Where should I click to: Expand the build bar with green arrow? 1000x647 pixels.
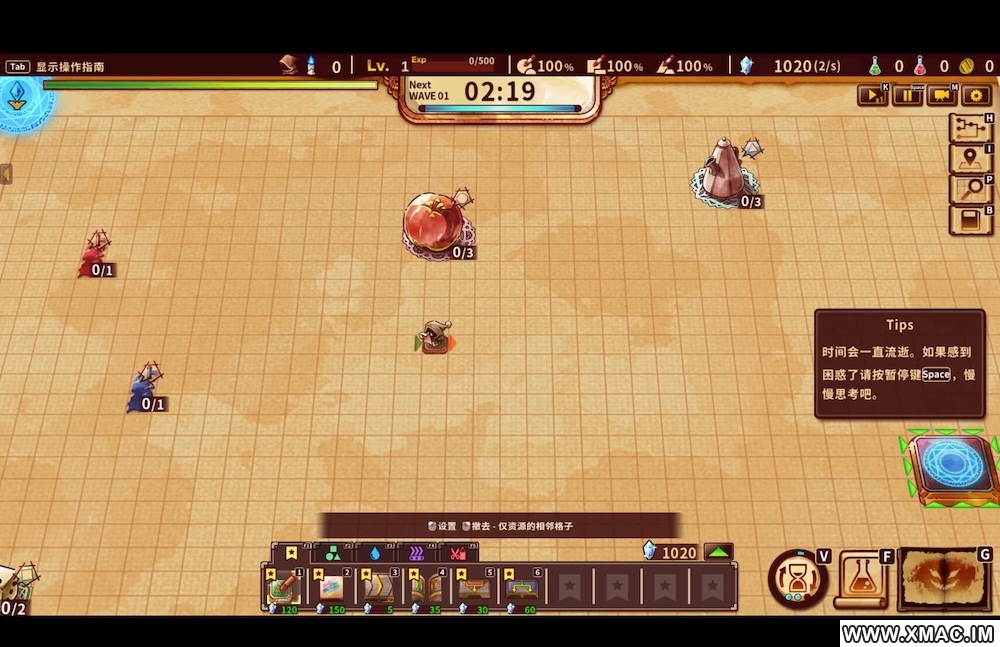(718, 552)
